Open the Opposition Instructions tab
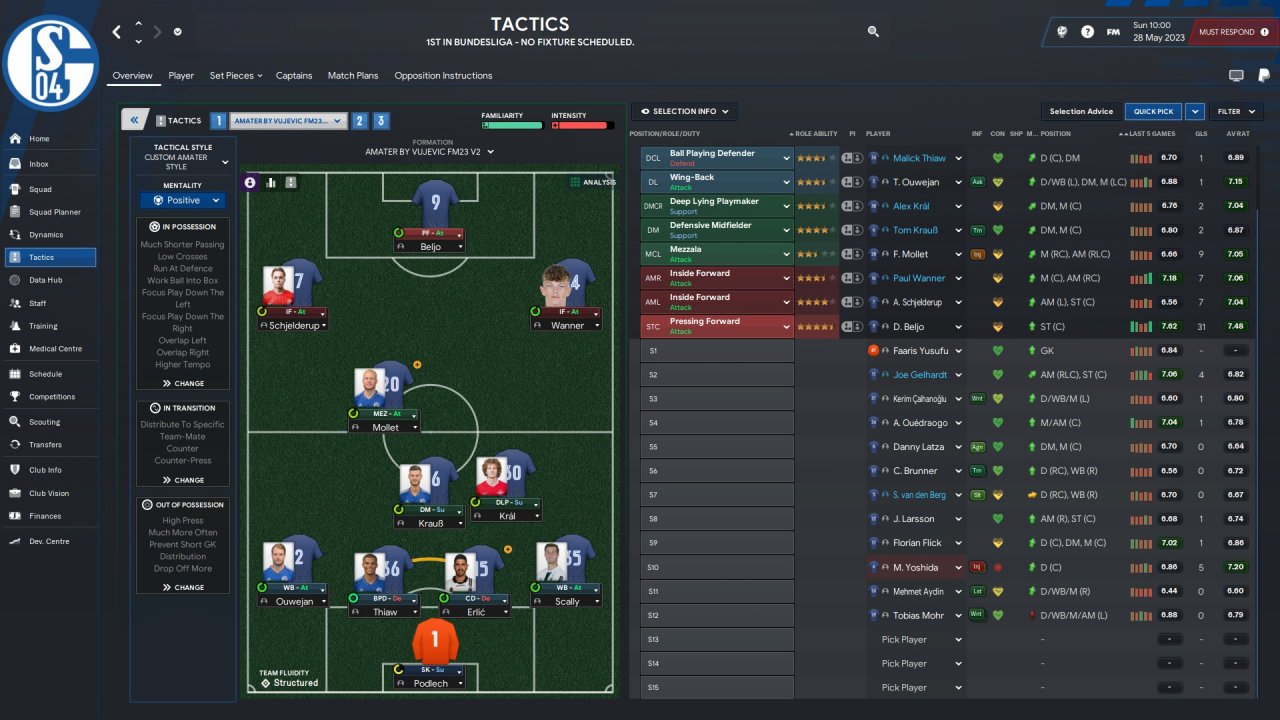The width and height of the screenshot is (1280, 720). pos(443,76)
